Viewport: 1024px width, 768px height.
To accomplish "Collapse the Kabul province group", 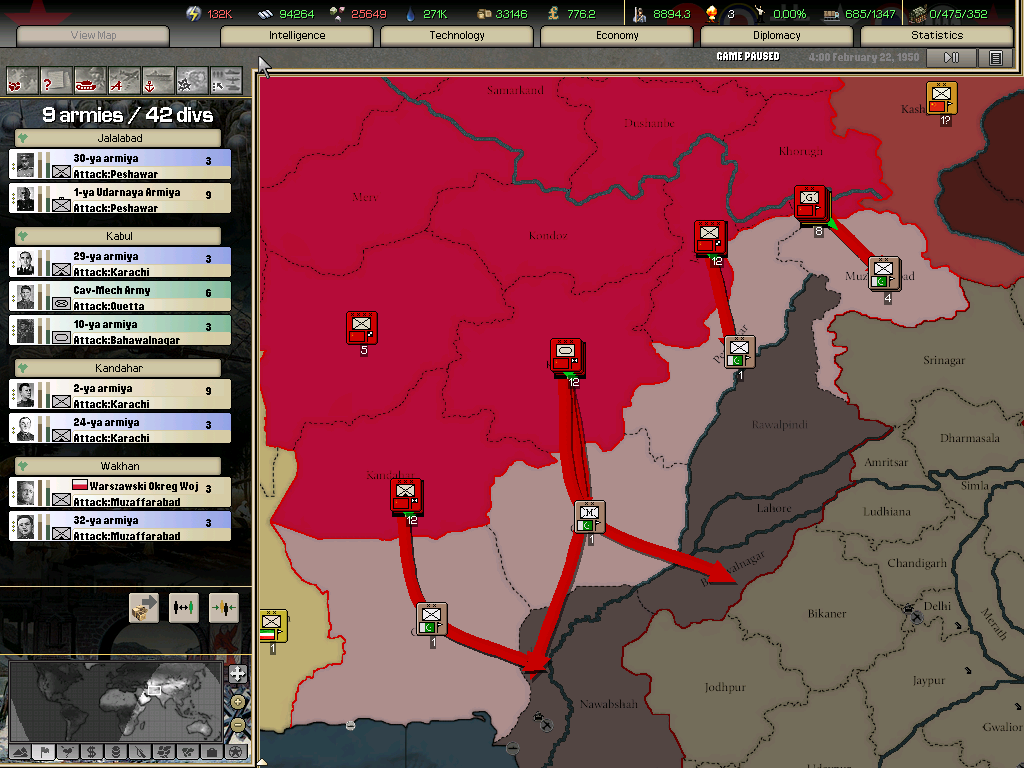I will [23, 237].
